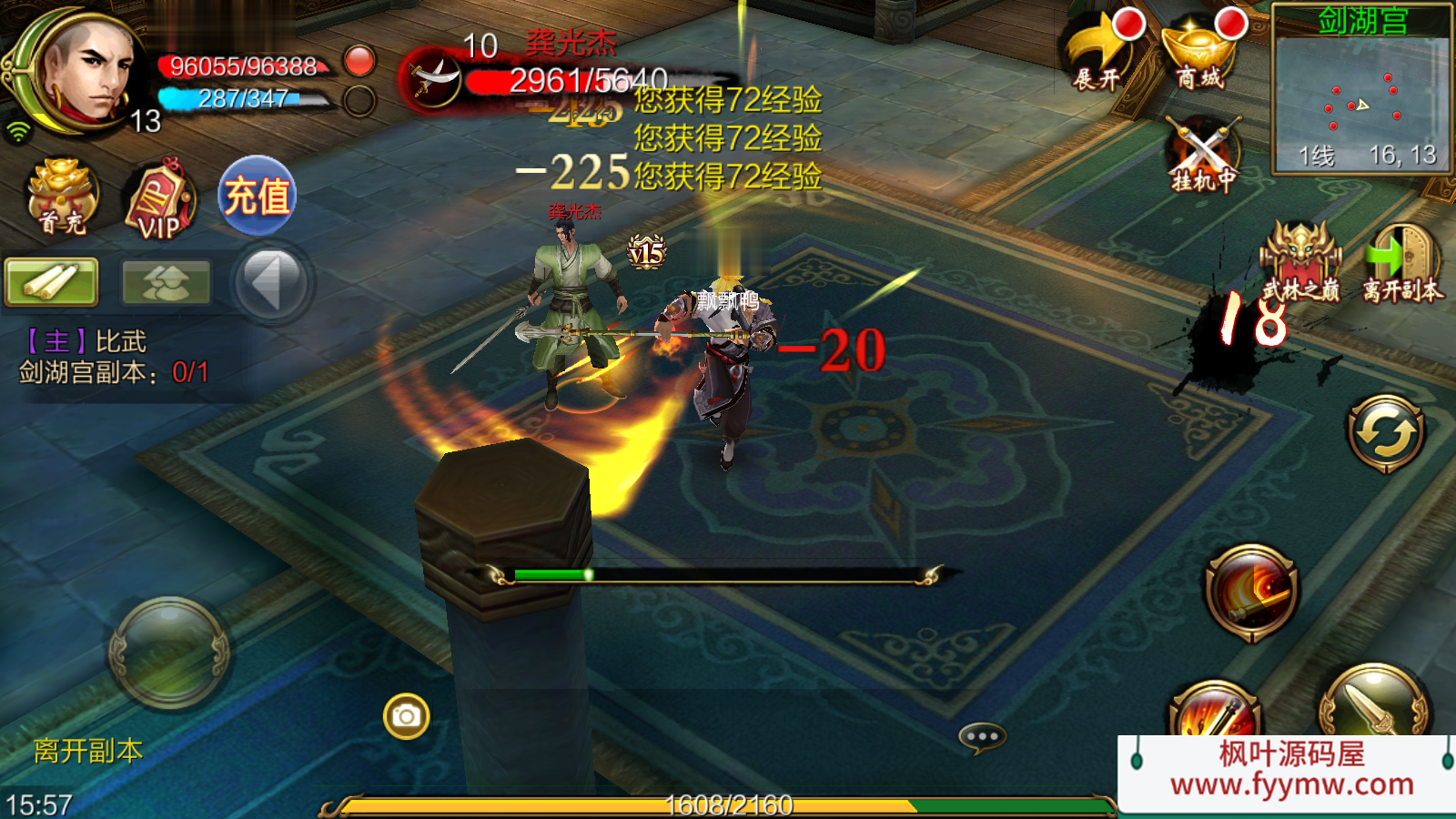Switch to the team members tab

166,281
